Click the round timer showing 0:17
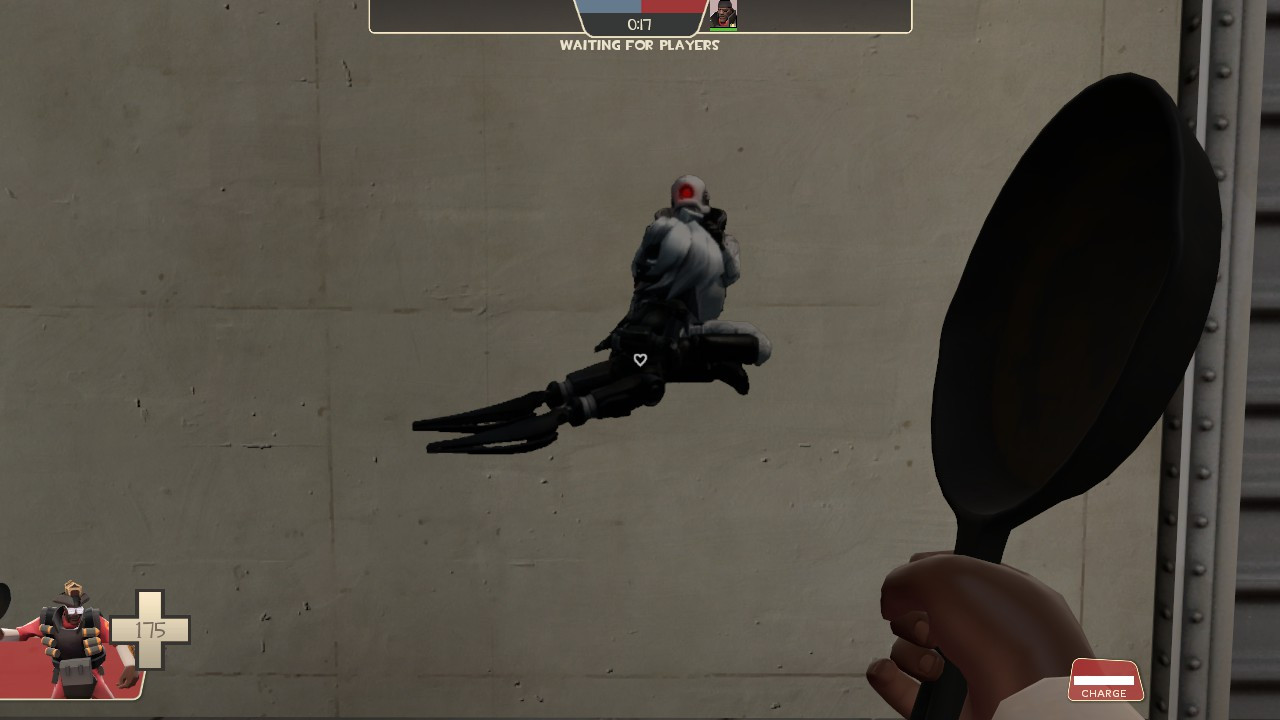This screenshot has height=720, width=1280. click(x=640, y=25)
